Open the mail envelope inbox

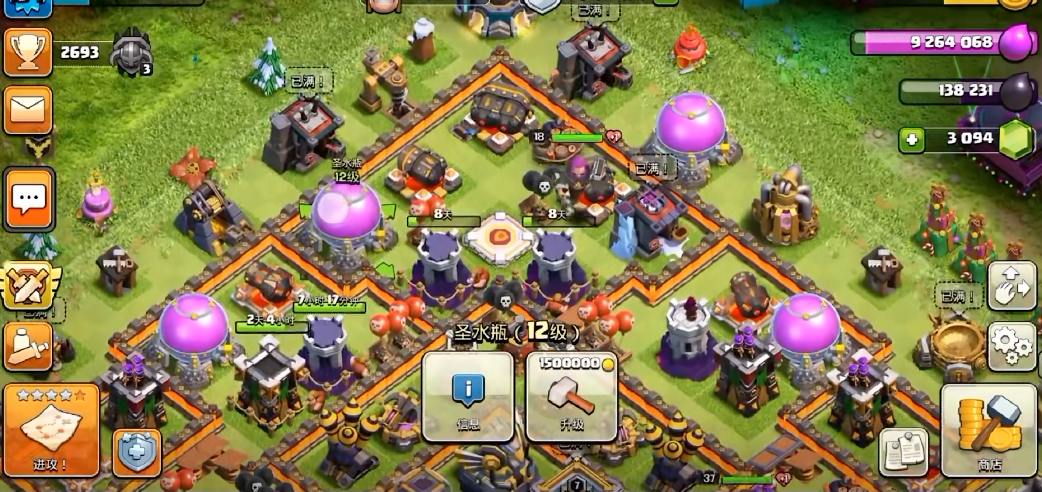pyautogui.click(x=28, y=110)
